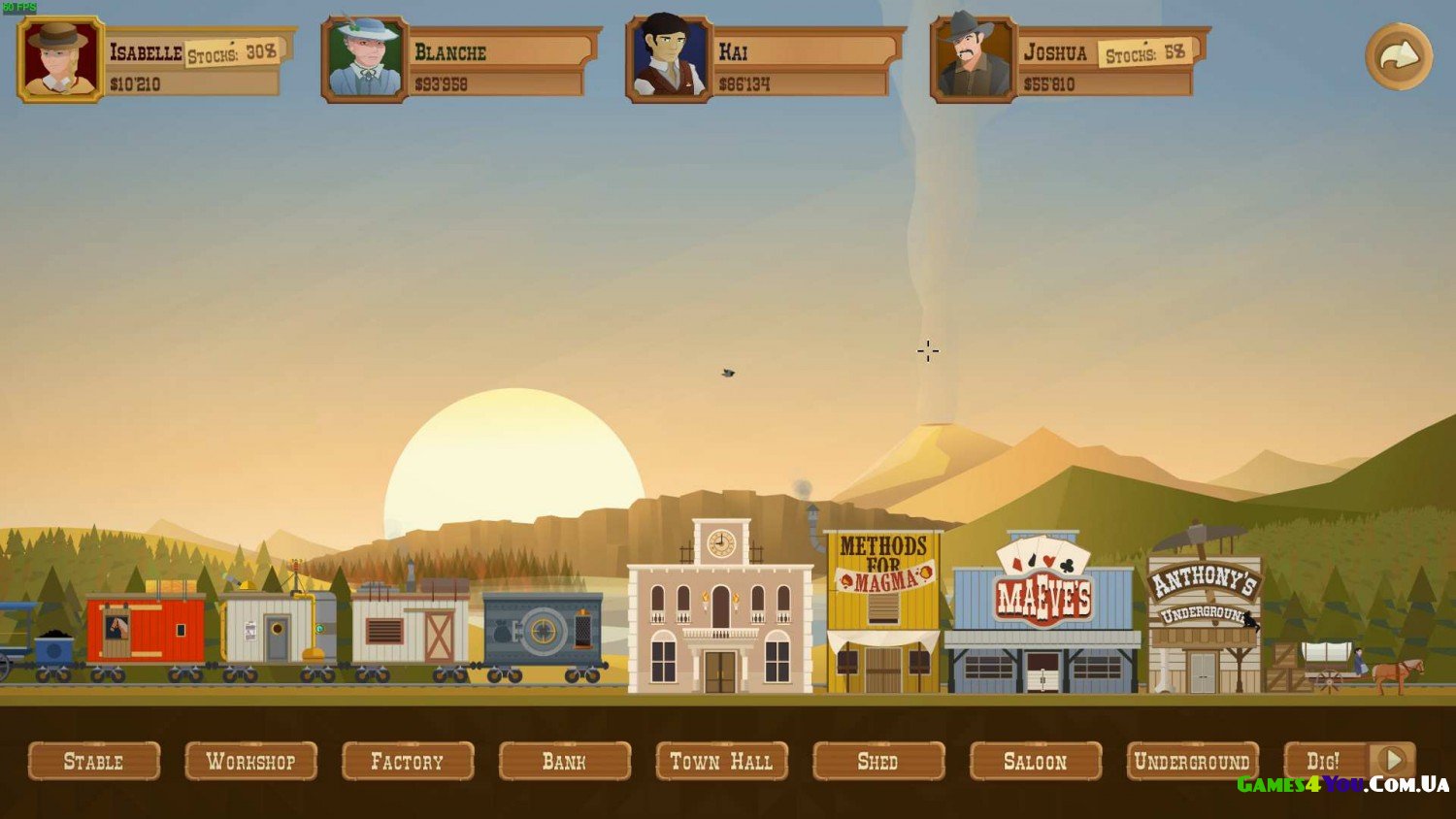This screenshot has height=819, width=1456.
Task: Enter the Town Hall
Action: pos(721,762)
